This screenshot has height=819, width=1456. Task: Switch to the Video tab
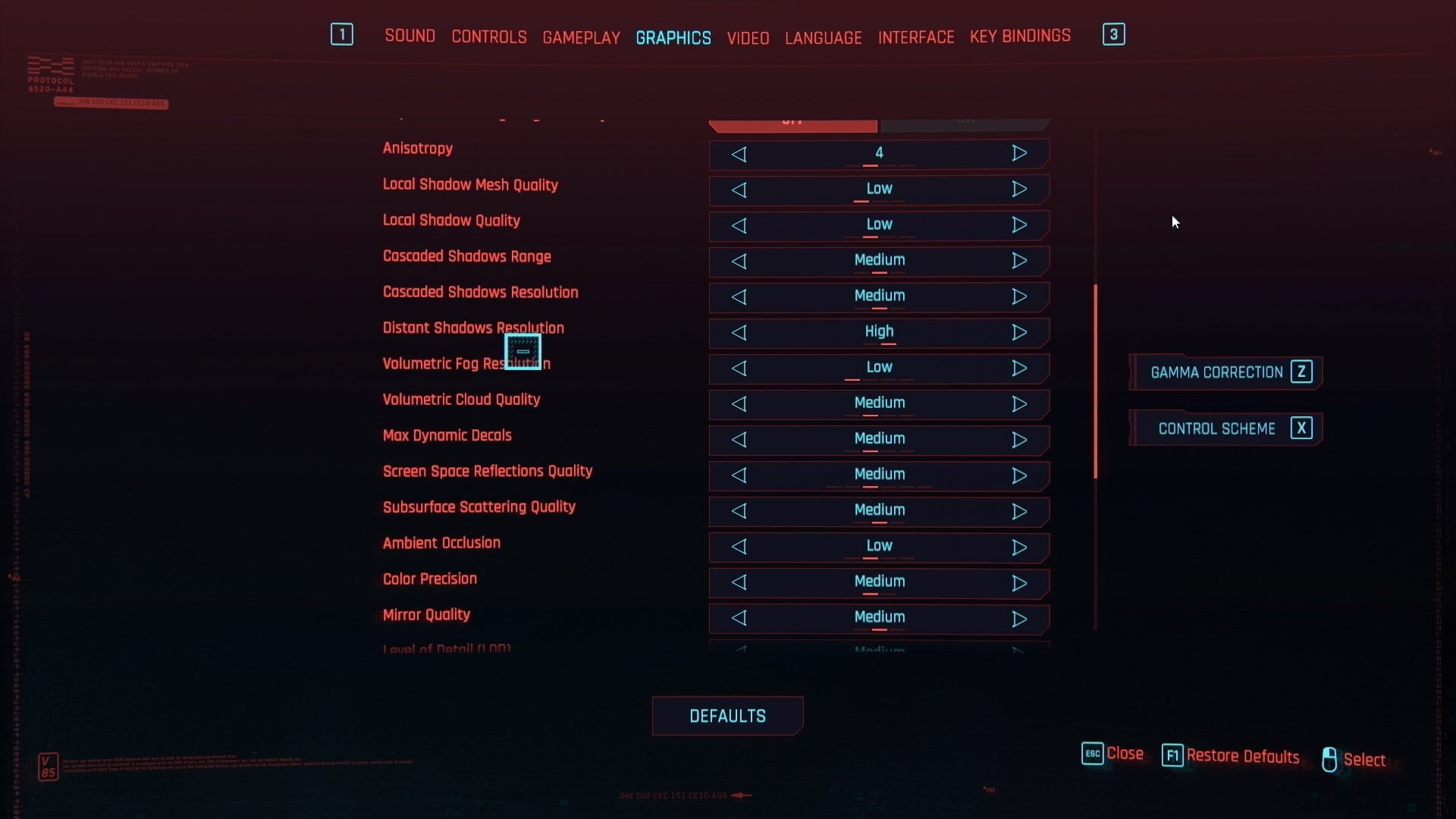[x=748, y=38]
